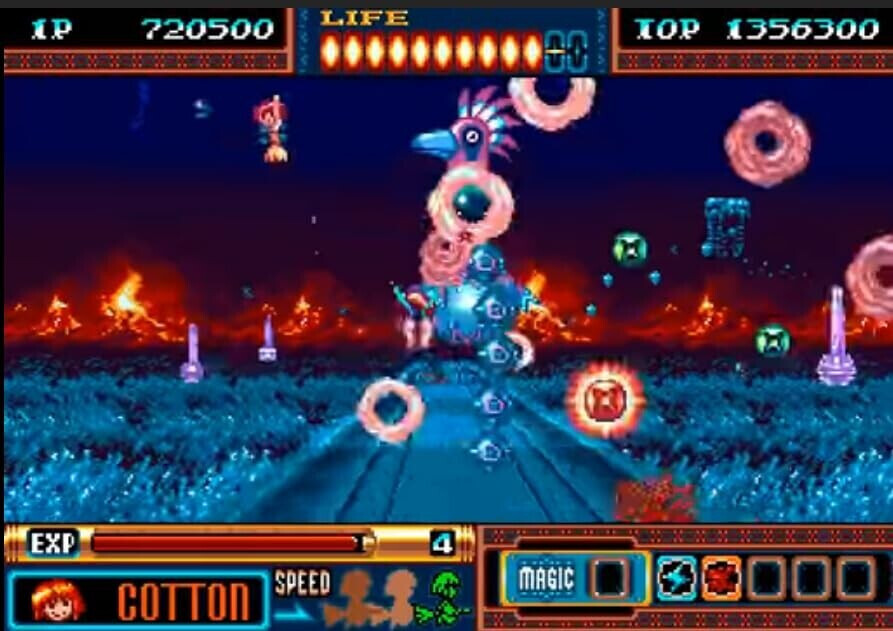Choose the red fire dragon magic icon
The image size is (893, 631).
tap(721, 578)
